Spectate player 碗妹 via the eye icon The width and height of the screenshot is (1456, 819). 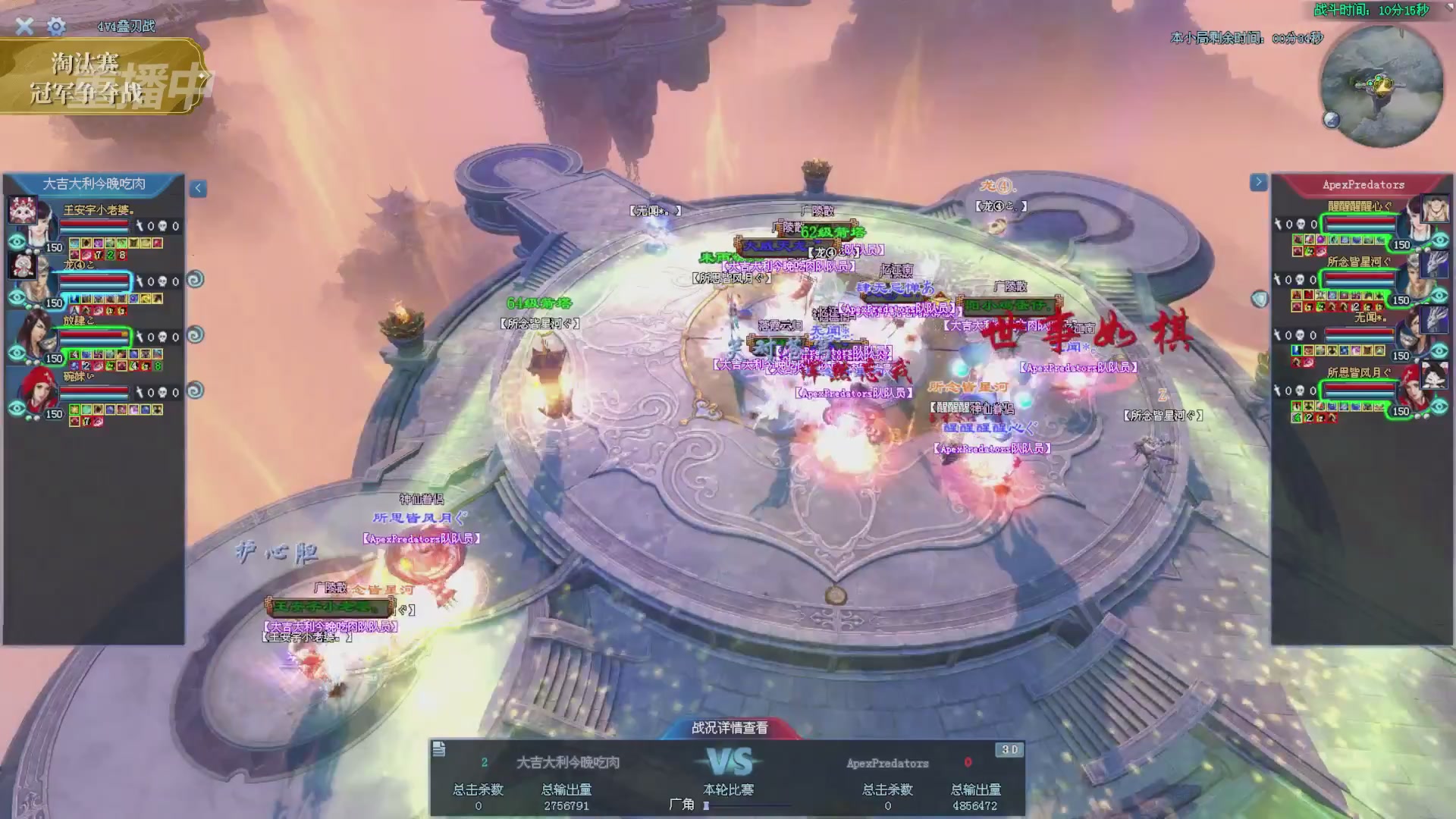point(17,409)
